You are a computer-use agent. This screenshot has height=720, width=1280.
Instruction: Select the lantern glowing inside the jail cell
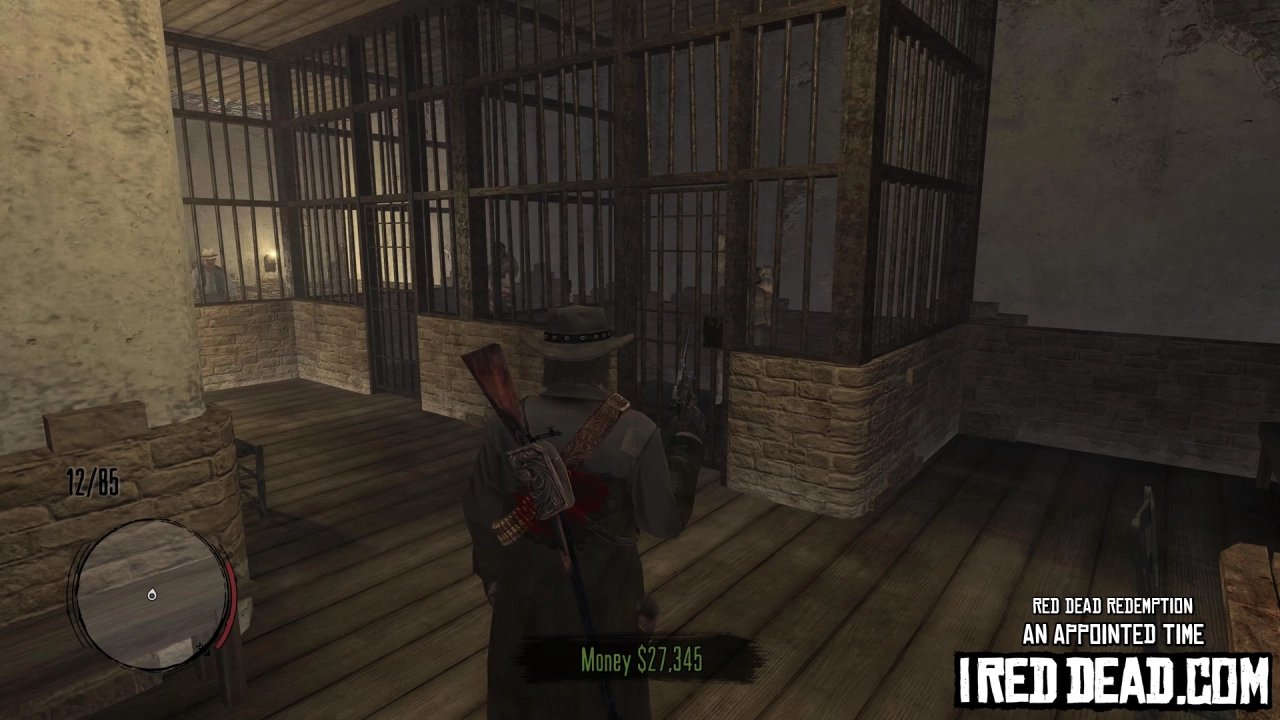point(270,258)
